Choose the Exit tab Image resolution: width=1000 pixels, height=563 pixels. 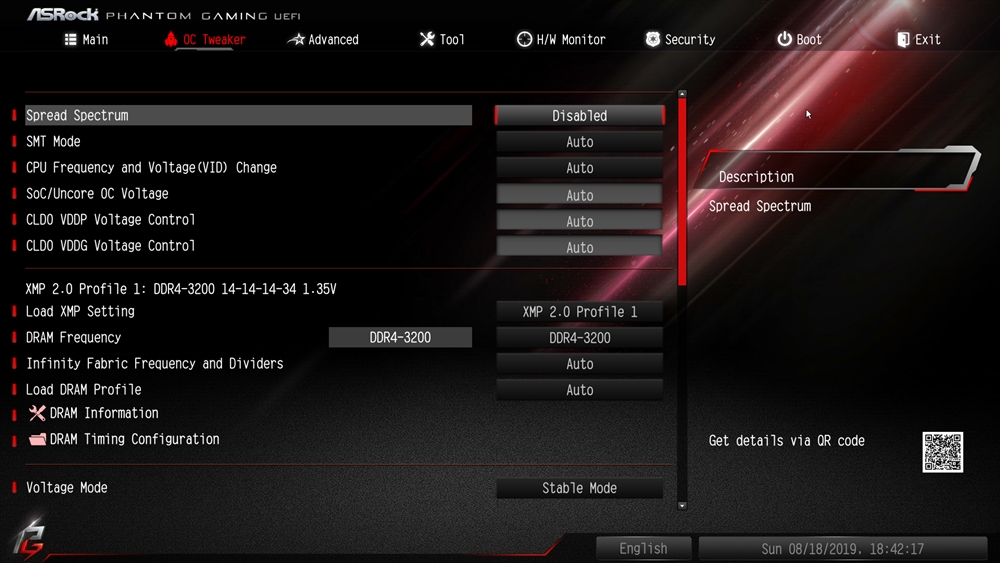coord(918,40)
